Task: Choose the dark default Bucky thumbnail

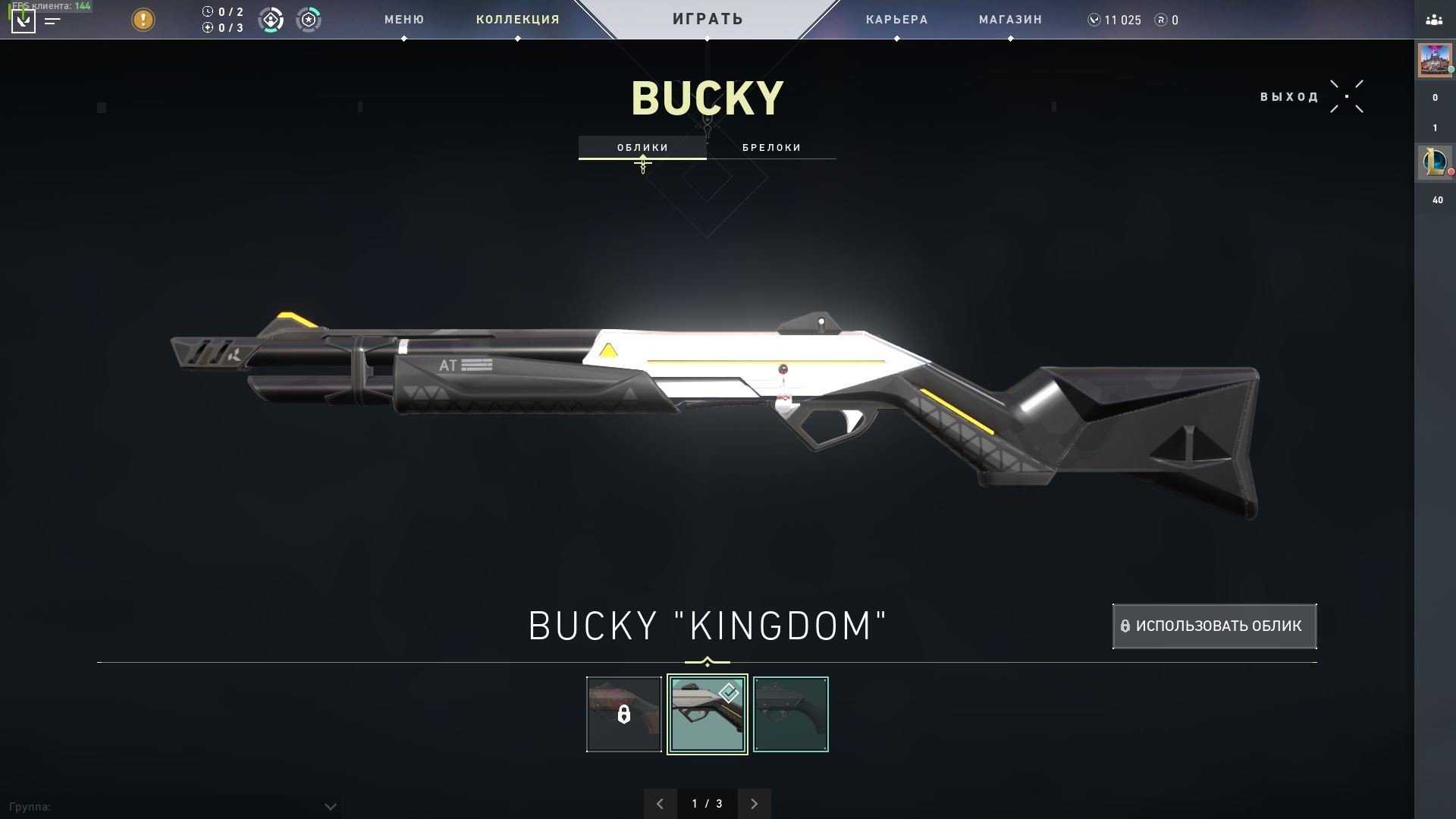Action: pyautogui.click(x=790, y=714)
